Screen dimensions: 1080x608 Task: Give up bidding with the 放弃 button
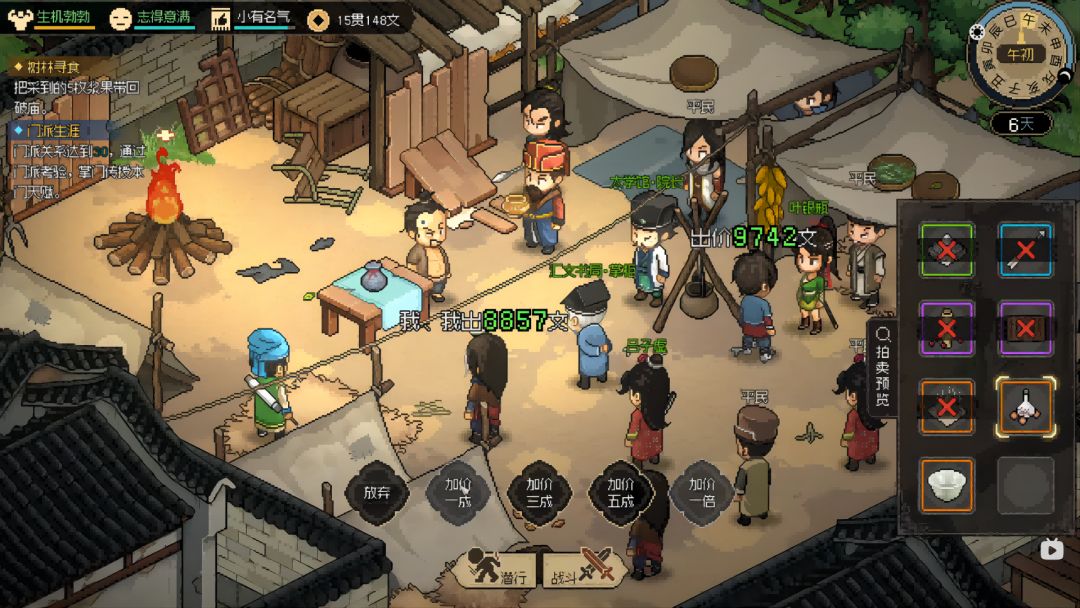click(x=377, y=492)
